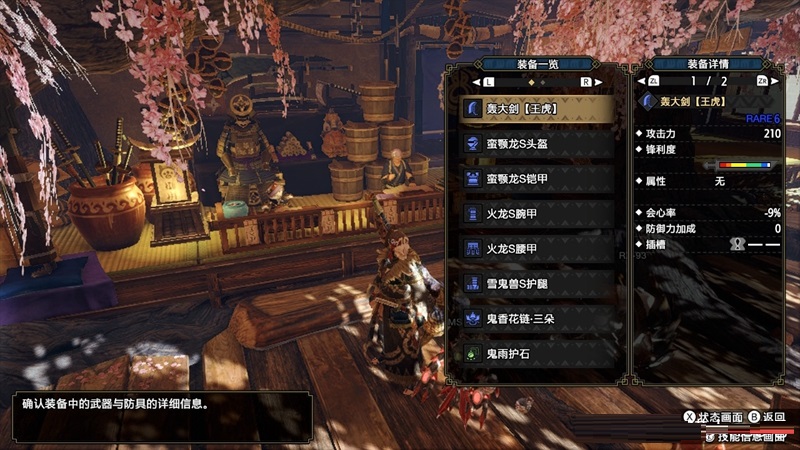The height and width of the screenshot is (450, 800).
Task: Select the 鬼雨护石 talisman entry
Action: click(x=536, y=353)
